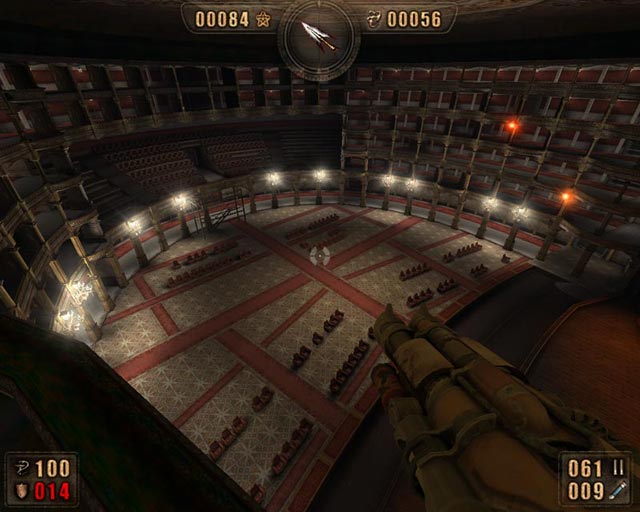Click the objective compass arrow
The width and height of the screenshot is (640, 512).
320,38
